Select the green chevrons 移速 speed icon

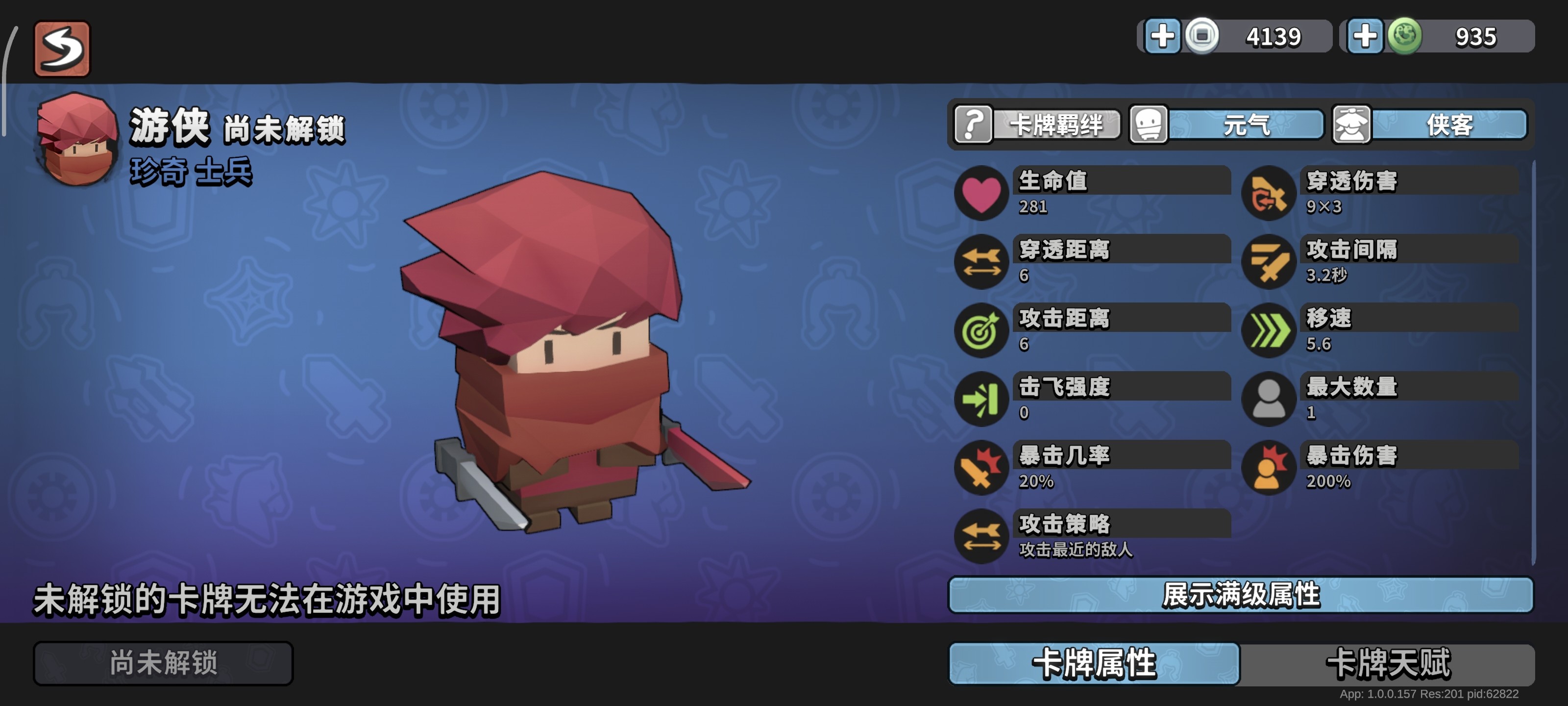pyautogui.click(x=1268, y=332)
